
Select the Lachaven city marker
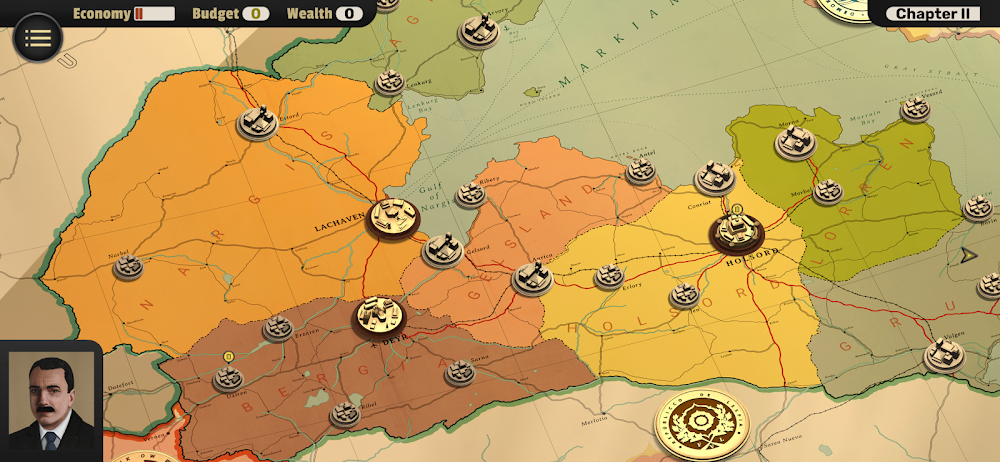pos(392,217)
